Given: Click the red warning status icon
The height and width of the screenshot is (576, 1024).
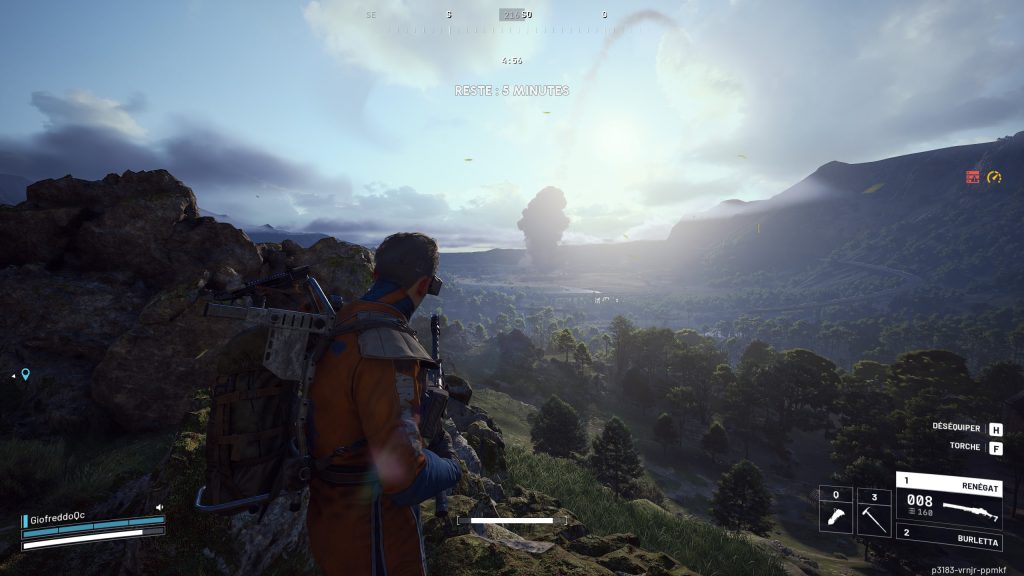Looking at the screenshot, I should coord(972,177).
